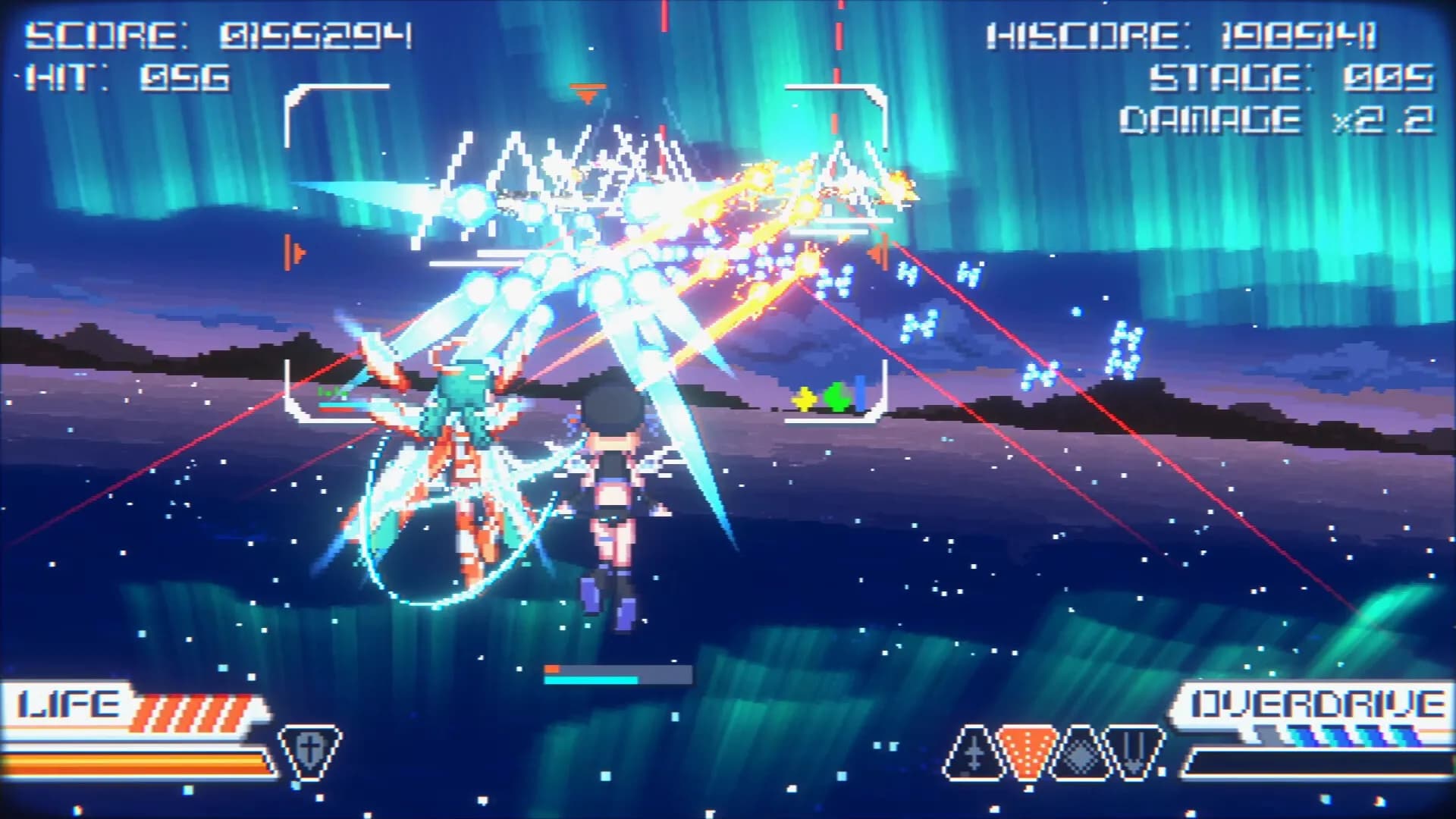
Task: Click the yellow star pickup item
Action: point(804,398)
